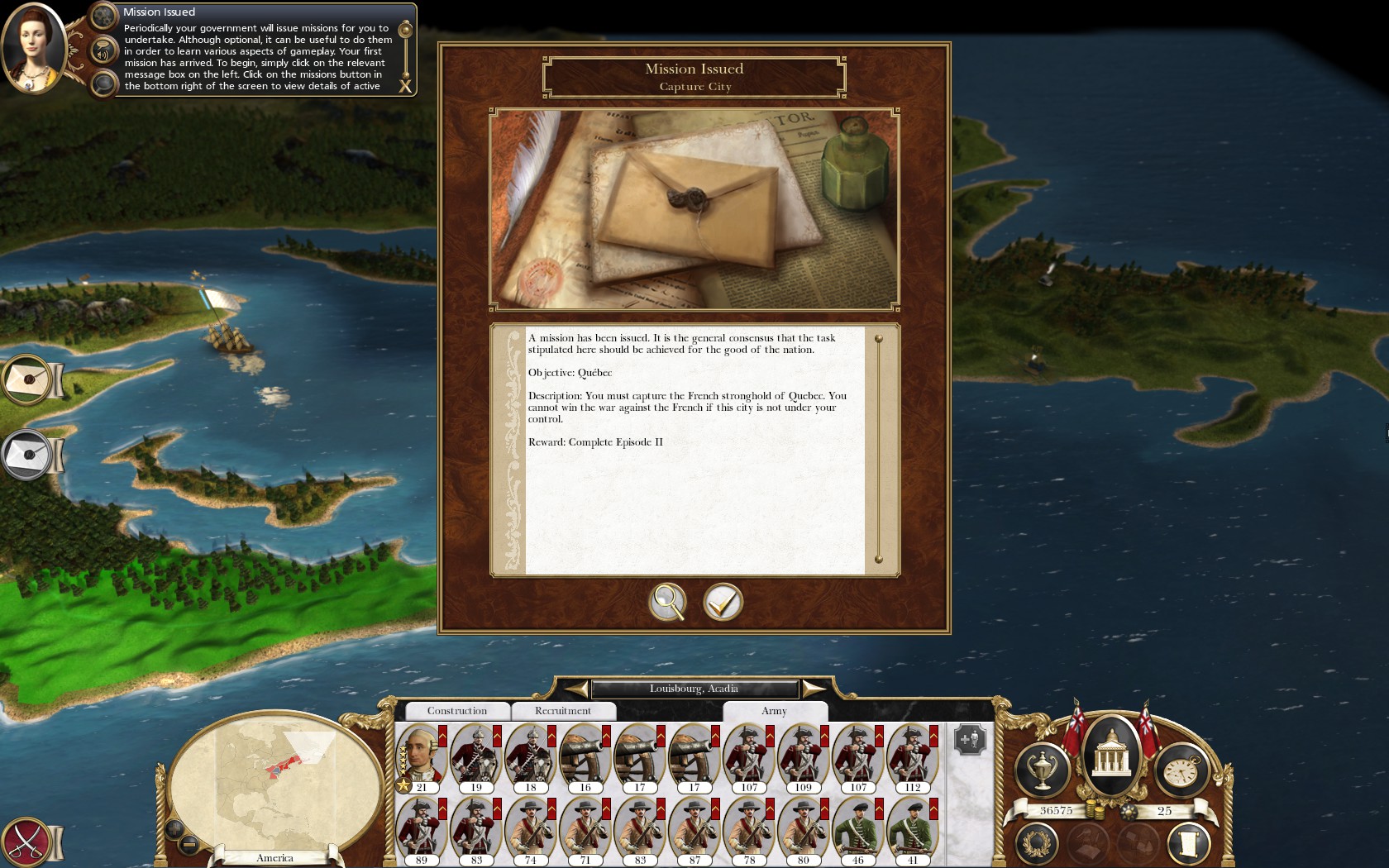The image size is (1389, 868).
Task: Click the advisor's portrait
Action: tap(33, 48)
